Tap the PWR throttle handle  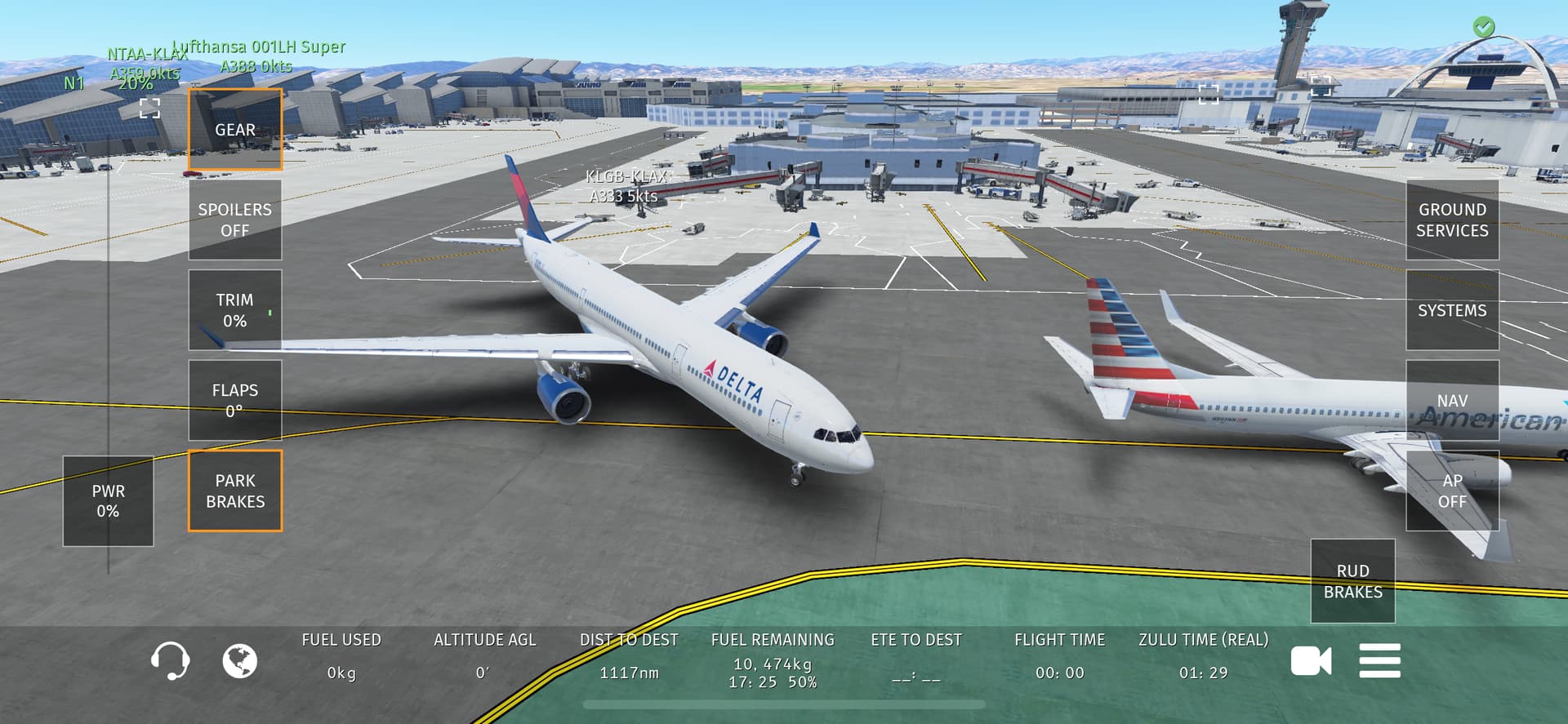(108, 501)
